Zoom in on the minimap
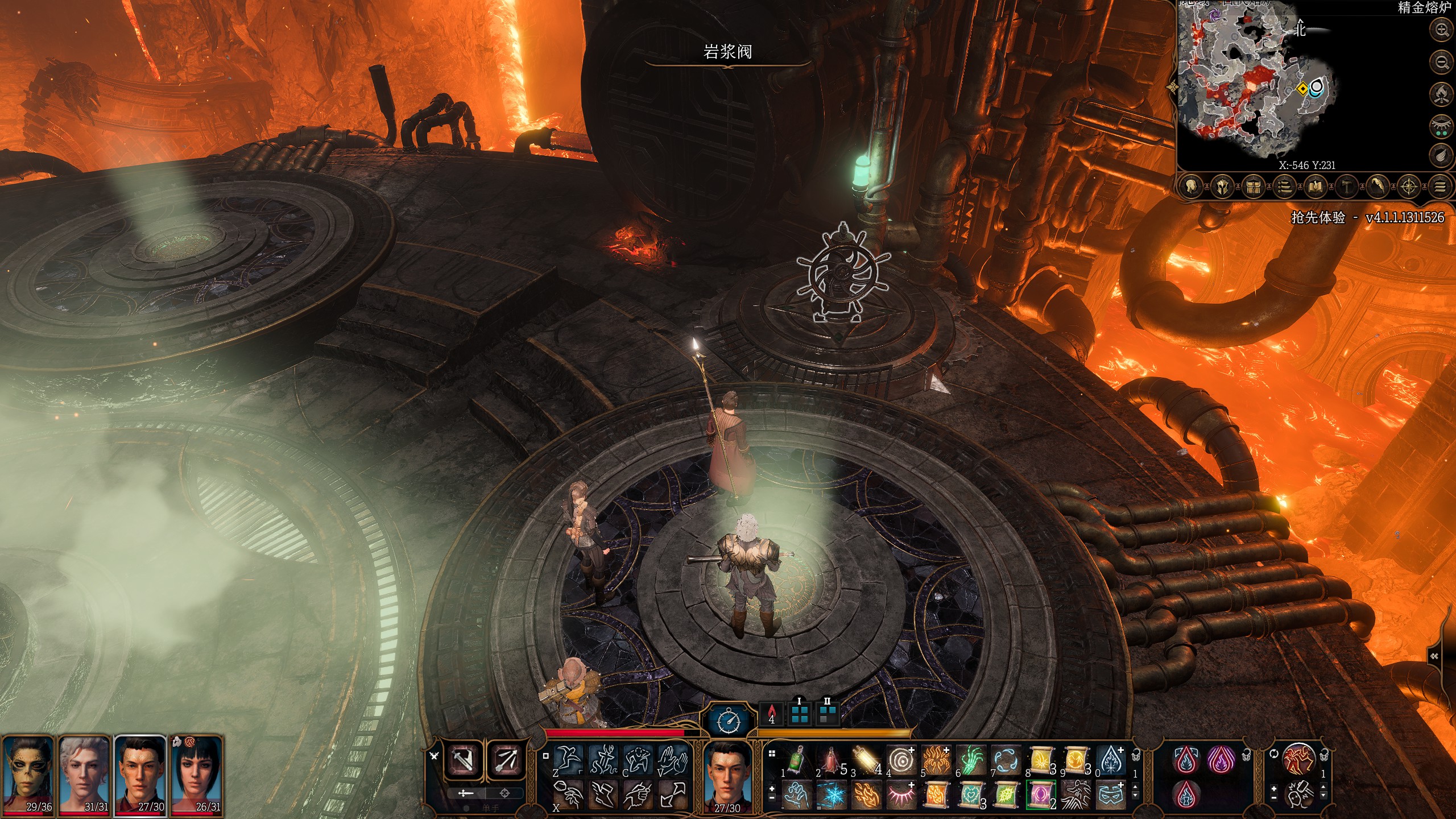Viewport: 1456px width, 819px height. pyautogui.click(x=1441, y=30)
